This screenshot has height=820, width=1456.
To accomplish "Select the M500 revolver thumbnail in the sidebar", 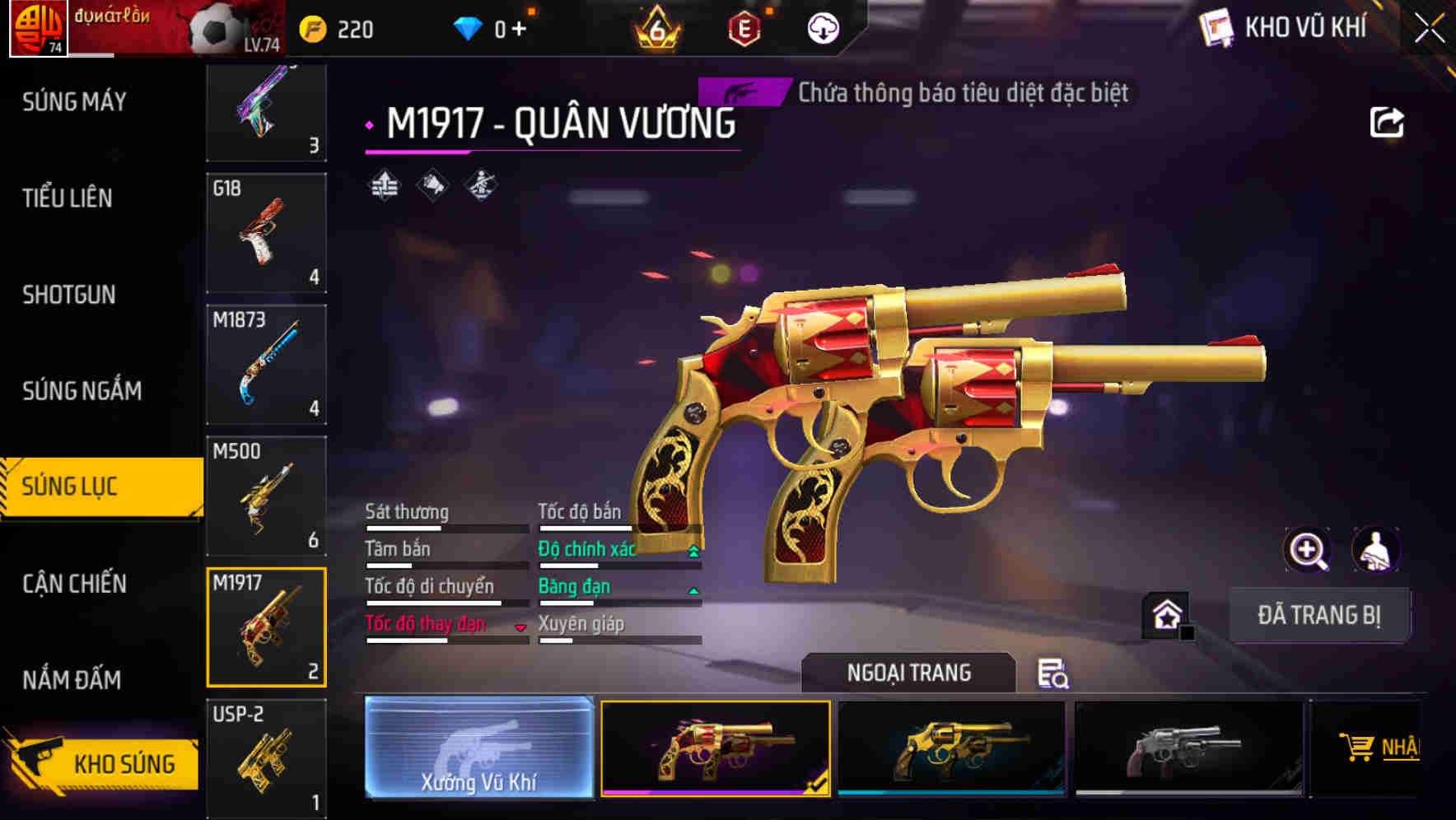I will point(265,494).
